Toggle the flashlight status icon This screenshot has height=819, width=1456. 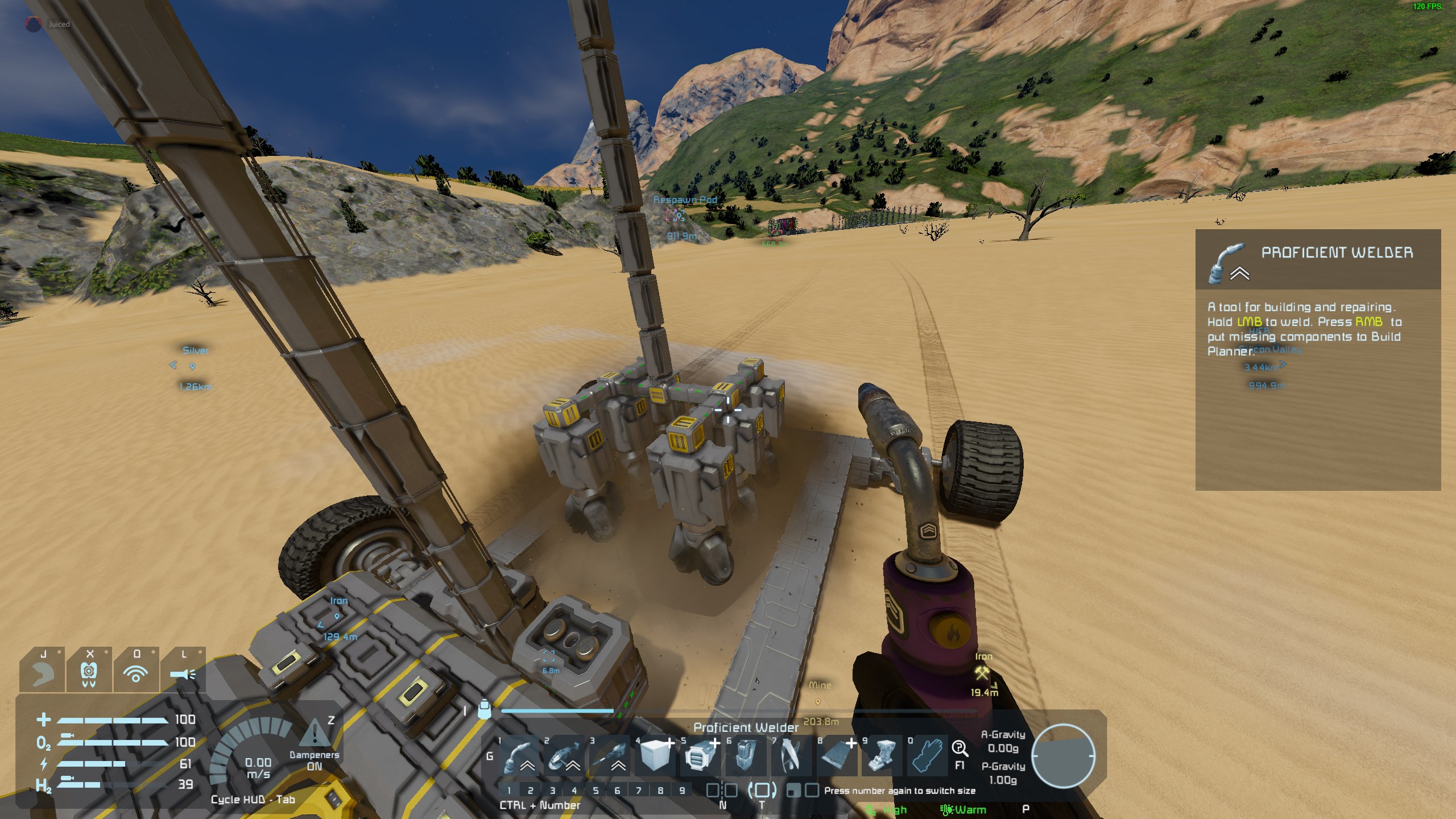coord(183,675)
